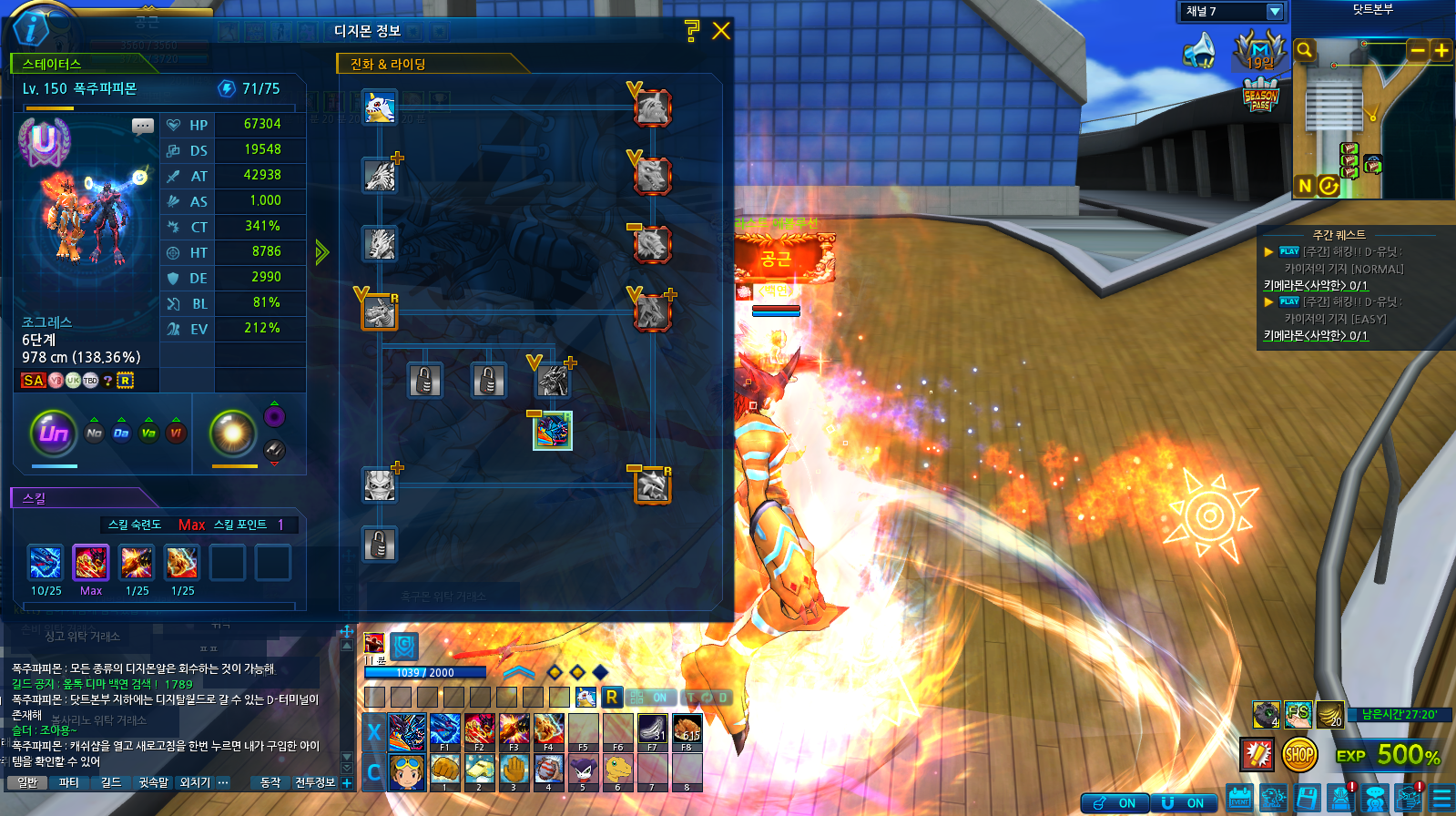
Task: Select the maxed skill icon labeled Max
Action: [x=91, y=564]
